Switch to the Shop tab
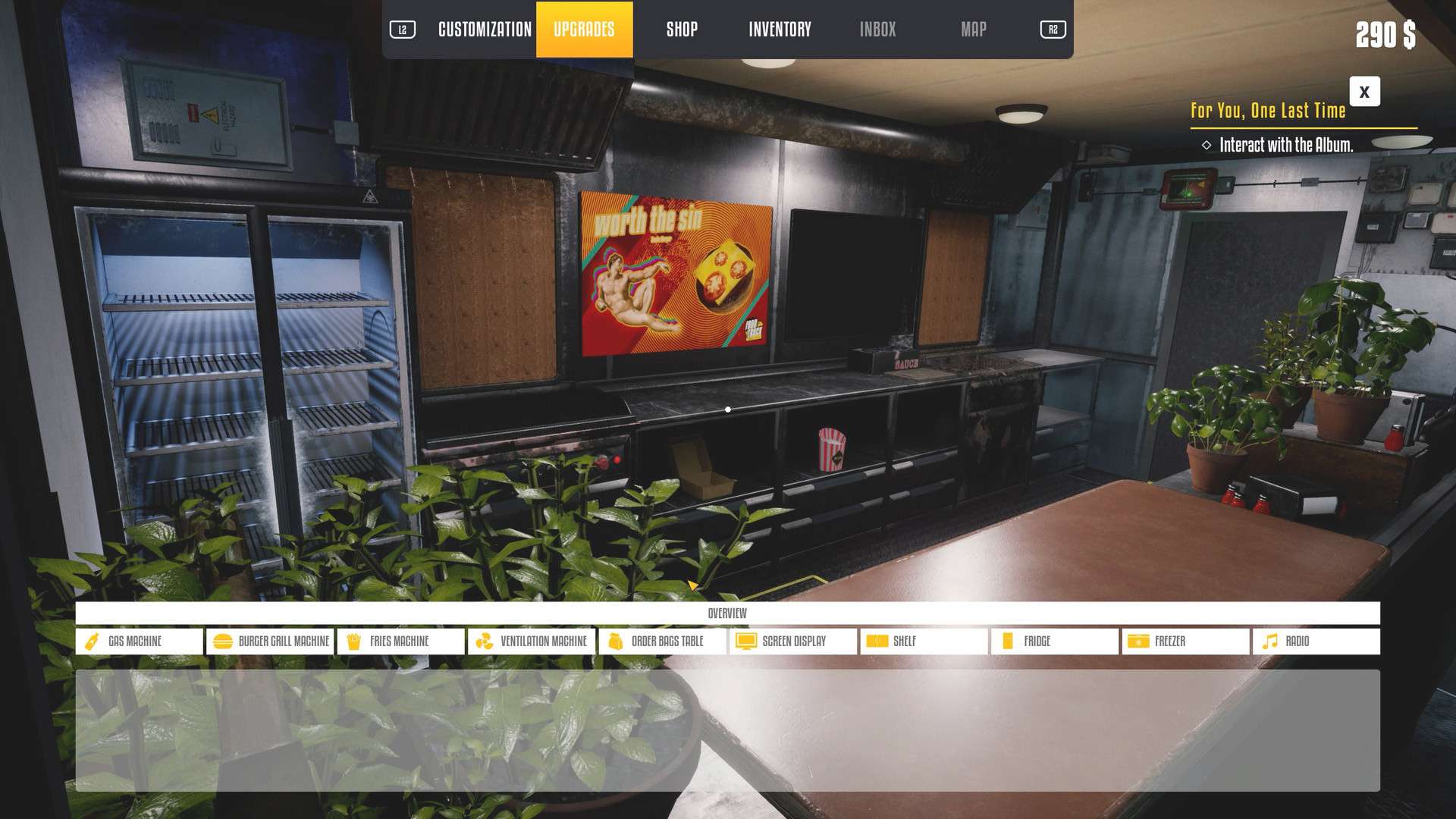This screenshot has width=1456, height=819. [681, 30]
